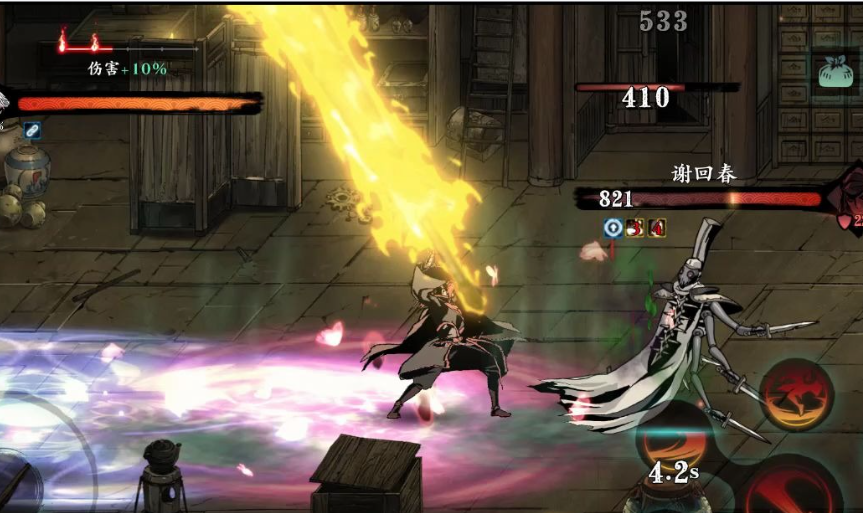Activate the red swirl skill button
Viewport: 863px width, 513px height.
796,396
